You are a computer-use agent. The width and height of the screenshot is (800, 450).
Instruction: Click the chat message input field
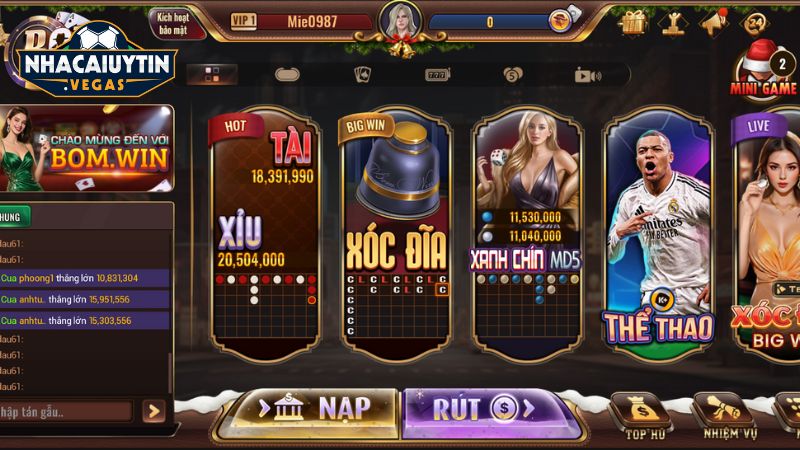(65, 411)
